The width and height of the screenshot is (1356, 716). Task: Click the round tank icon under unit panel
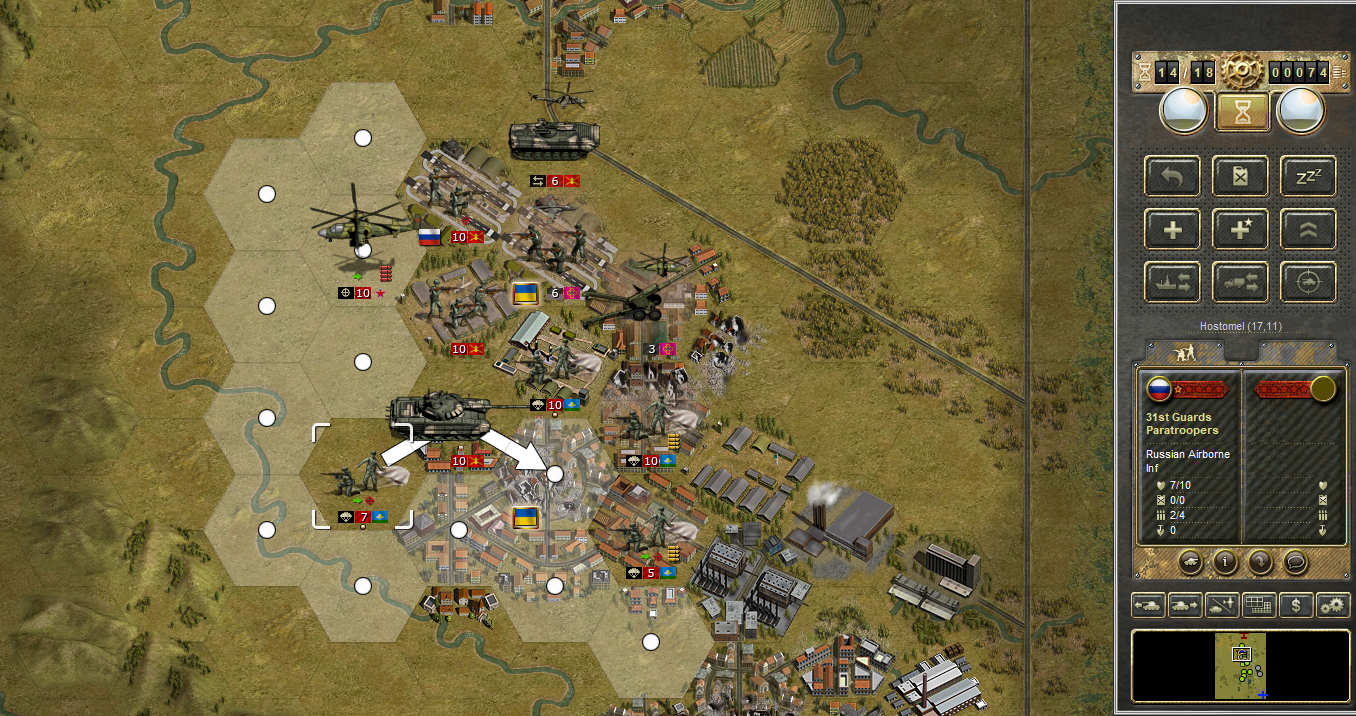[x=1190, y=561]
